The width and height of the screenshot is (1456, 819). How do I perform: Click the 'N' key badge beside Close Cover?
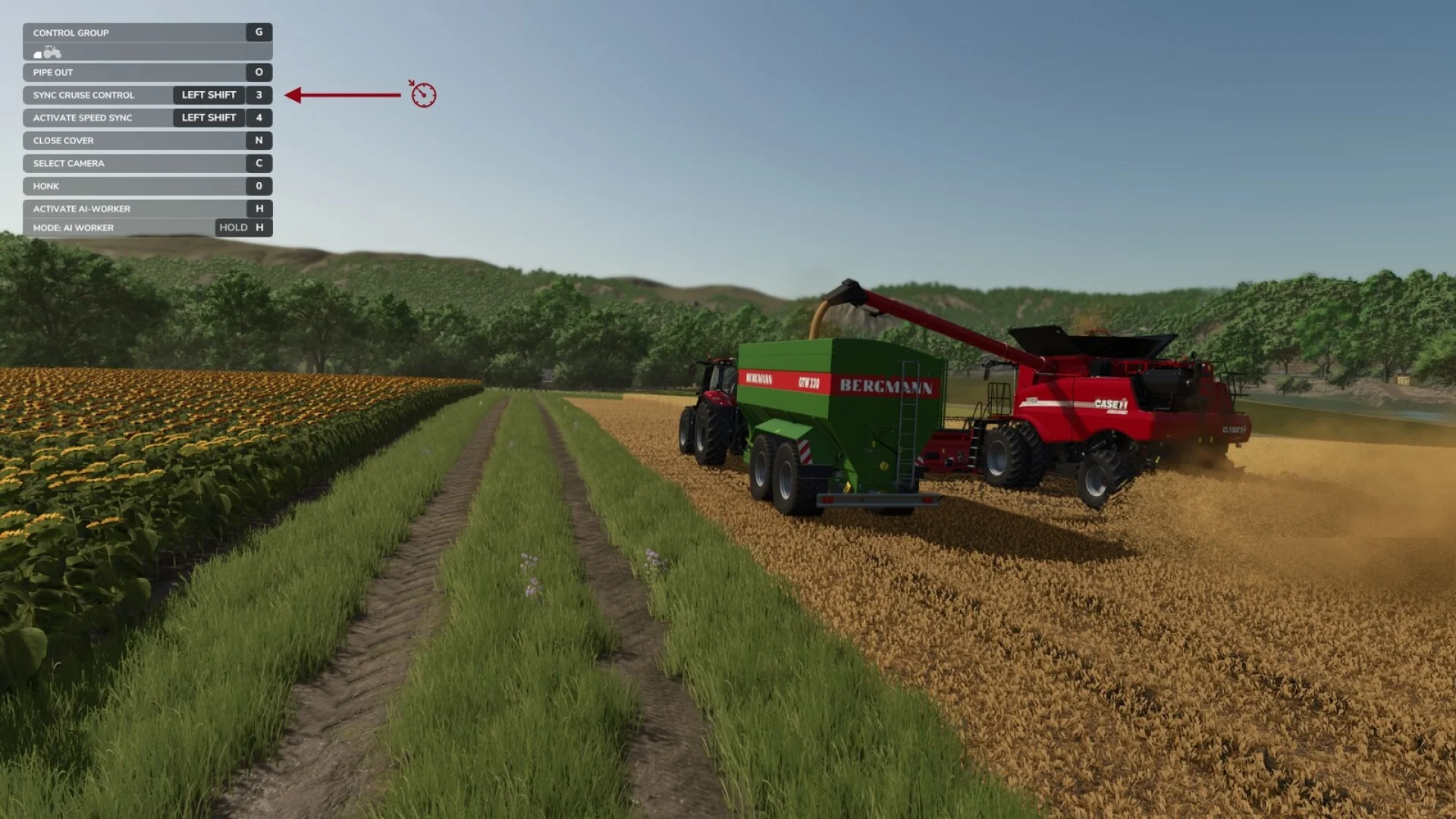click(259, 140)
